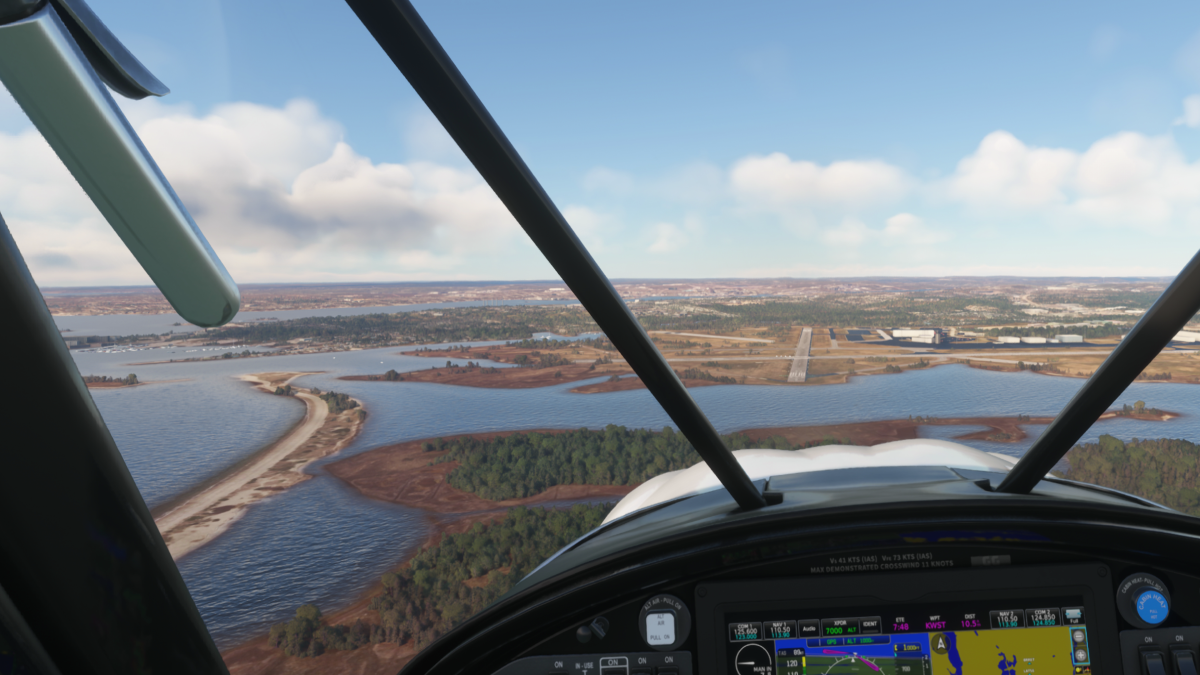Open the XPDR transponder code box
1200x675 pixels.
tap(840, 629)
